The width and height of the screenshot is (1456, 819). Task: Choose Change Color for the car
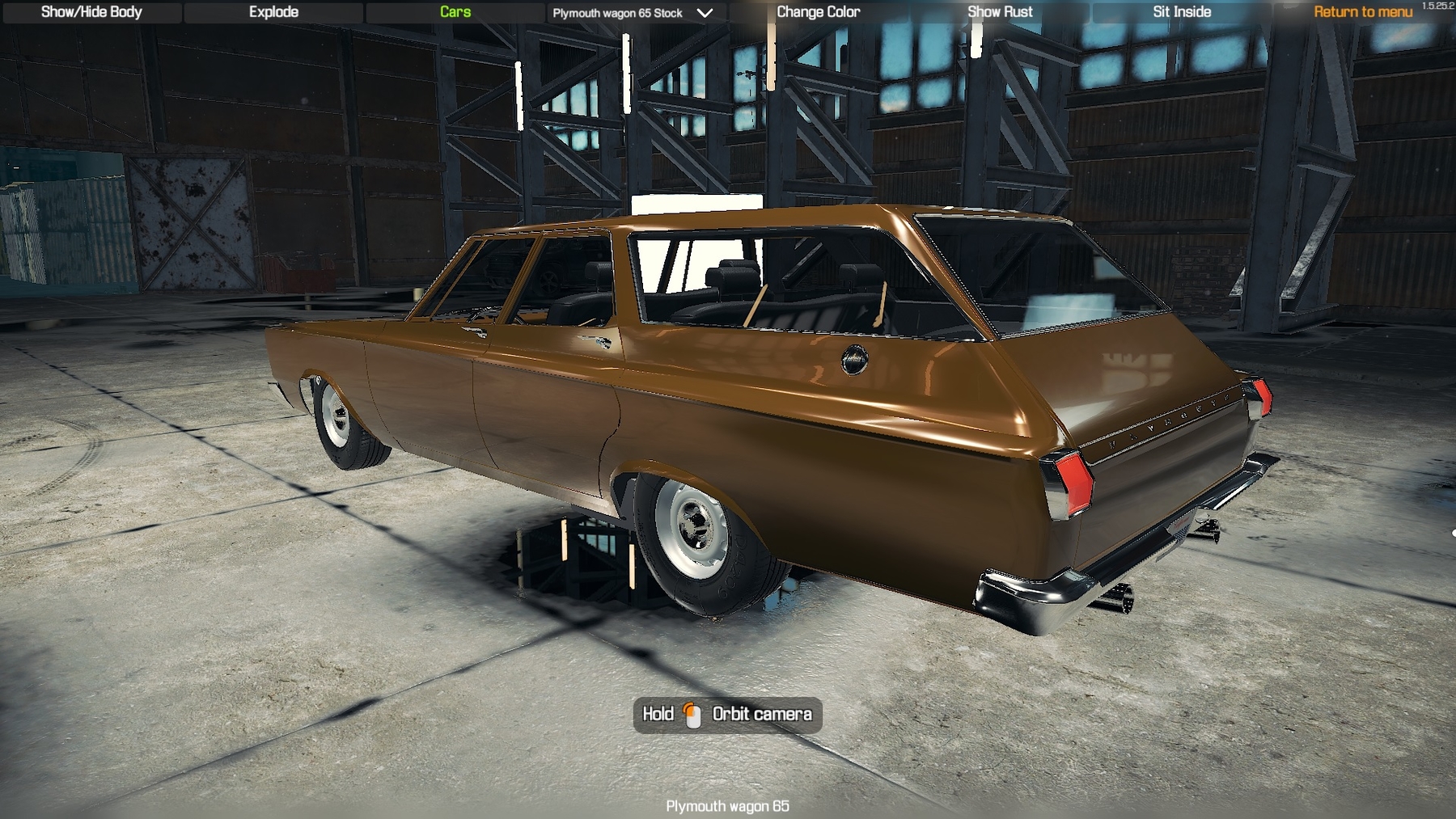(818, 12)
